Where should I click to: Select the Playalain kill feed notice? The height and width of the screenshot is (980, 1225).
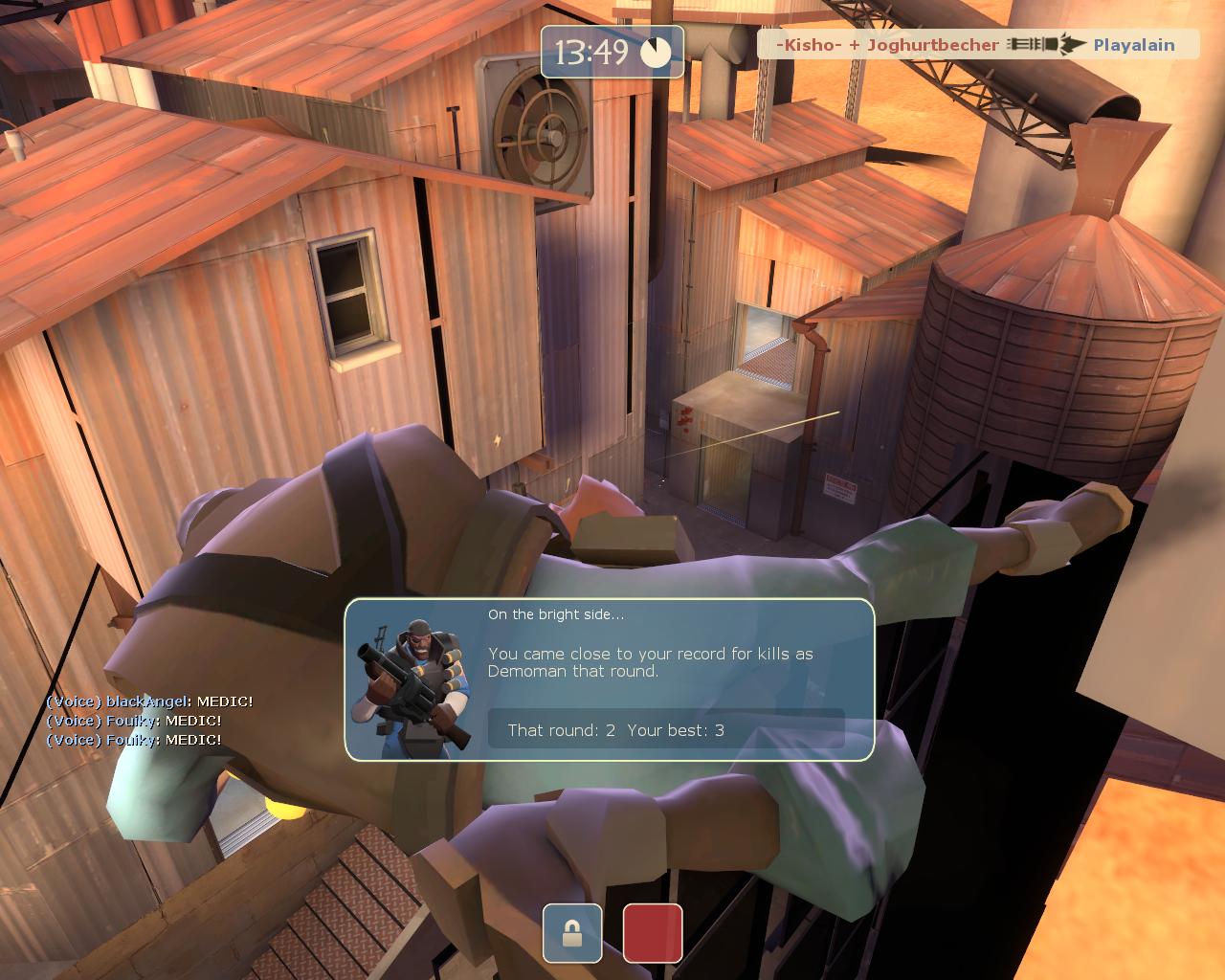pyautogui.click(x=978, y=44)
